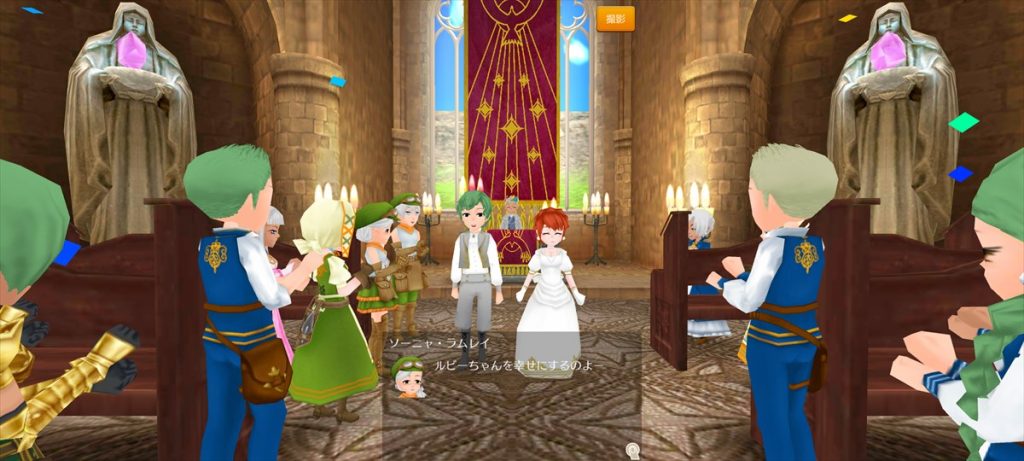Image resolution: width=1024 pixels, height=461 pixels.
Task: Tap the orange 撮影 screenshot button
Action: pos(615,19)
